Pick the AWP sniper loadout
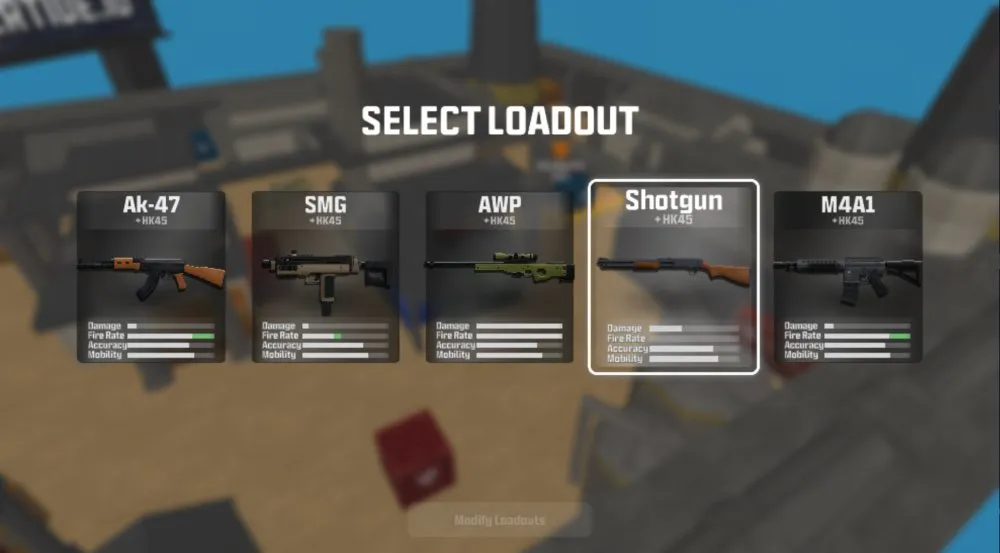This screenshot has height=553, width=1000. pos(499,277)
